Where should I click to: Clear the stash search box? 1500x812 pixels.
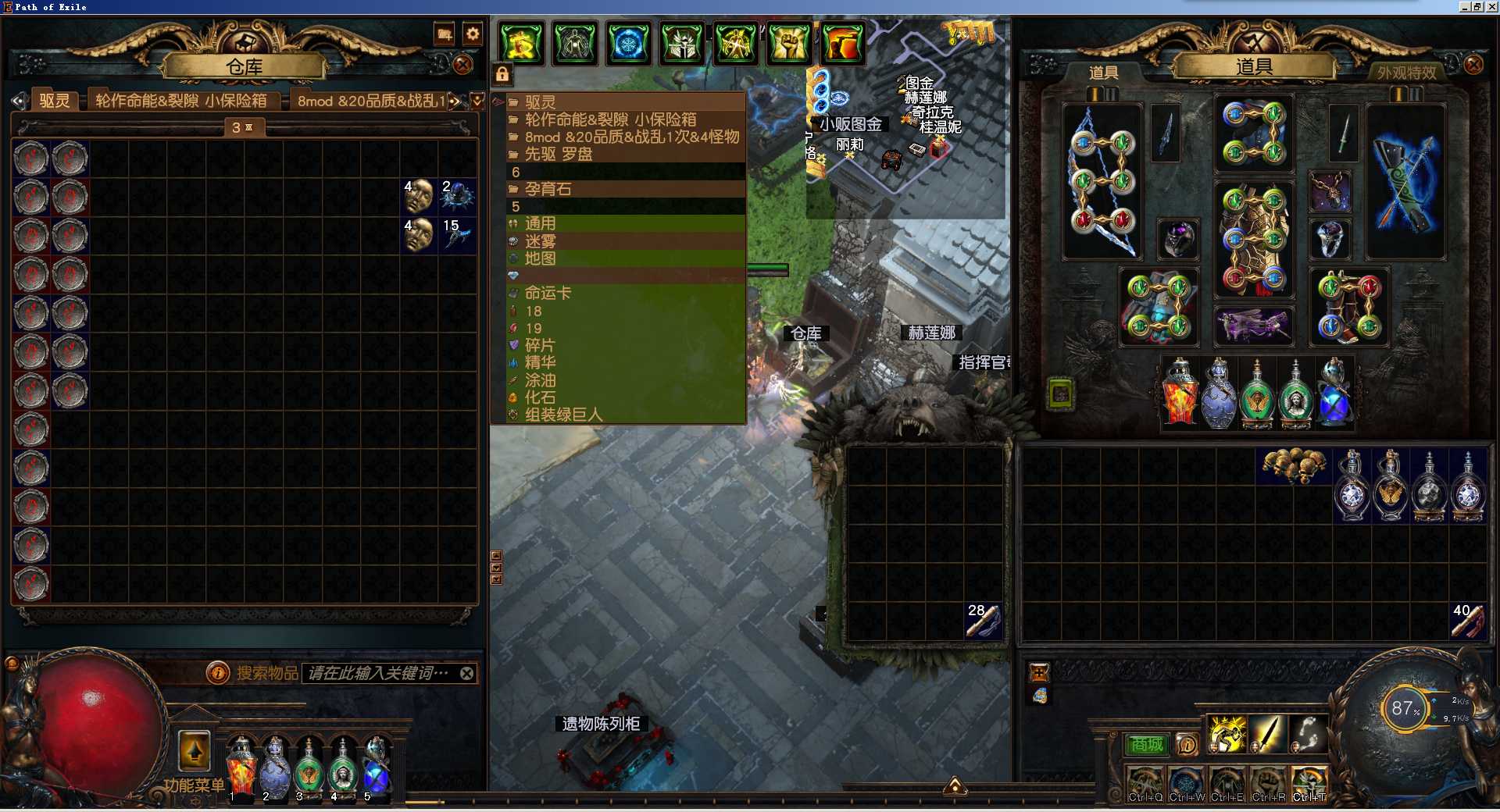pyautogui.click(x=466, y=673)
